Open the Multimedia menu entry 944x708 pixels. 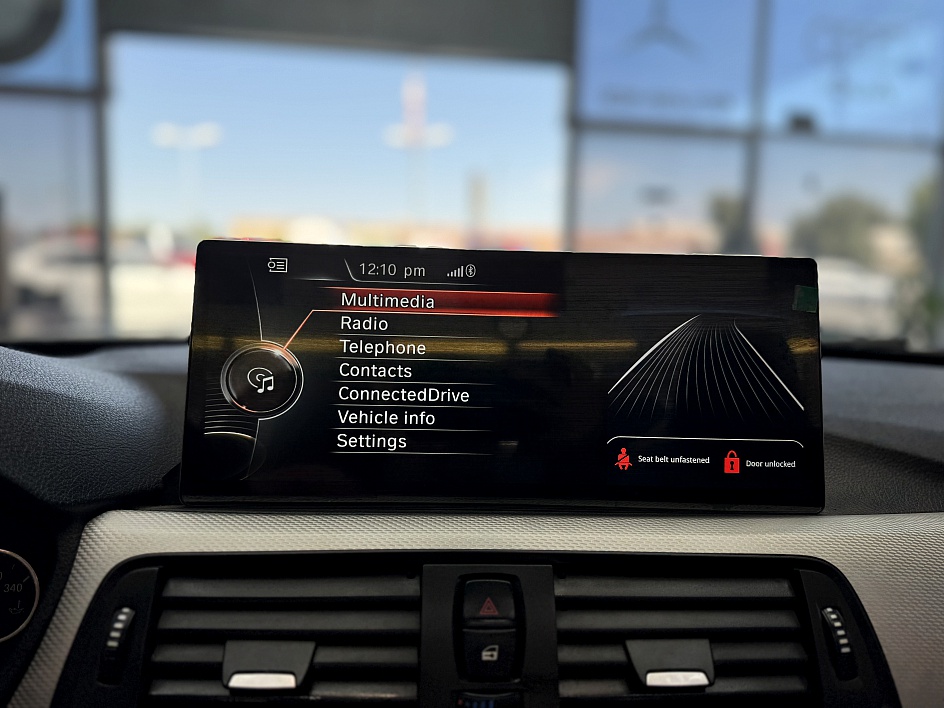pyautogui.click(x=388, y=300)
